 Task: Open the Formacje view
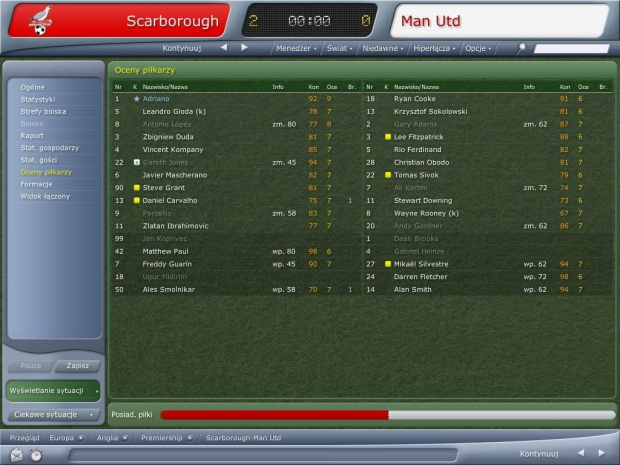(37, 184)
